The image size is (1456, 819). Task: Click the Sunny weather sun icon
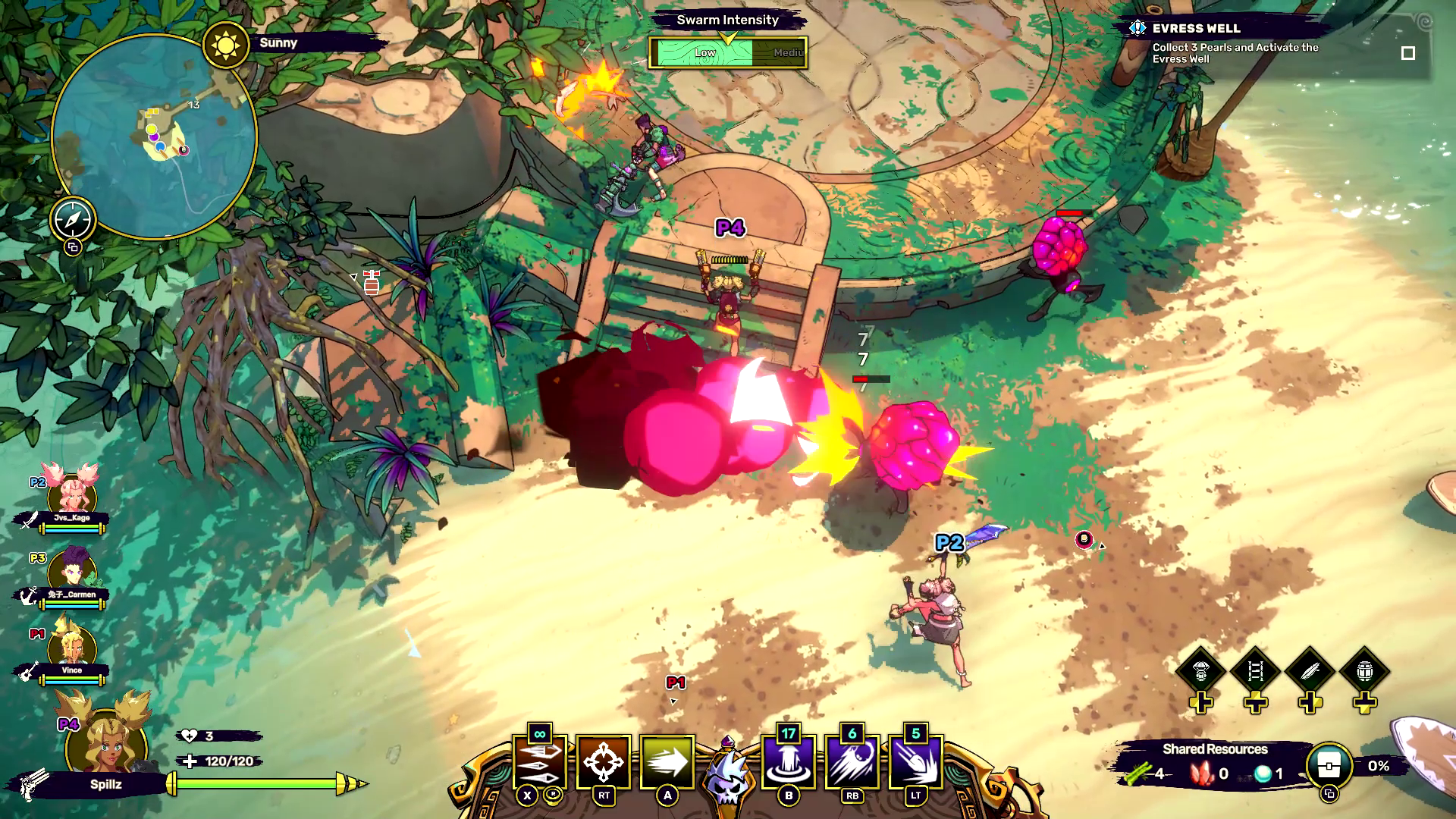tap(225, 45)
